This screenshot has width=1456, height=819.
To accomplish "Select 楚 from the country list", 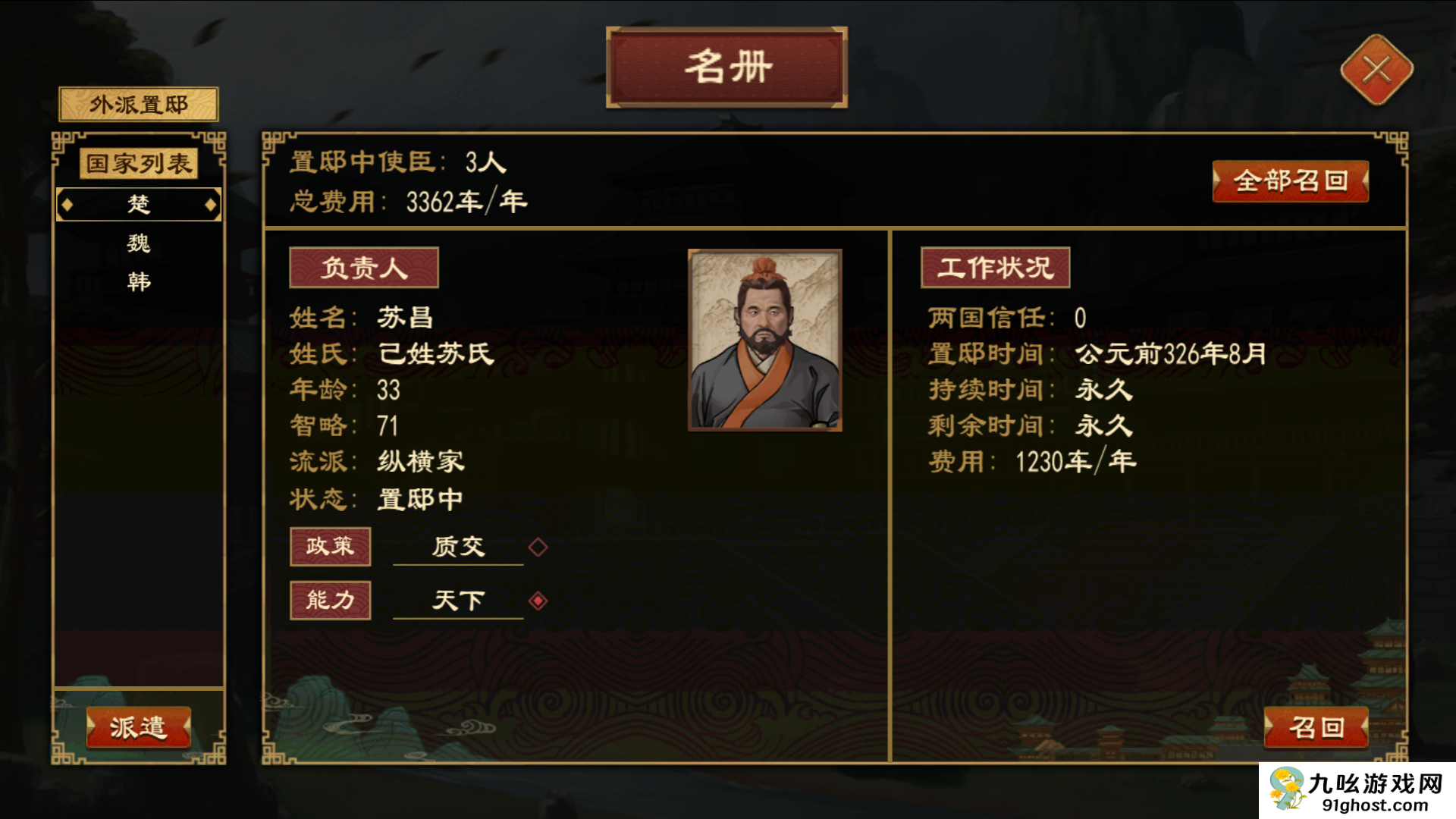I will tap(139, 204).
